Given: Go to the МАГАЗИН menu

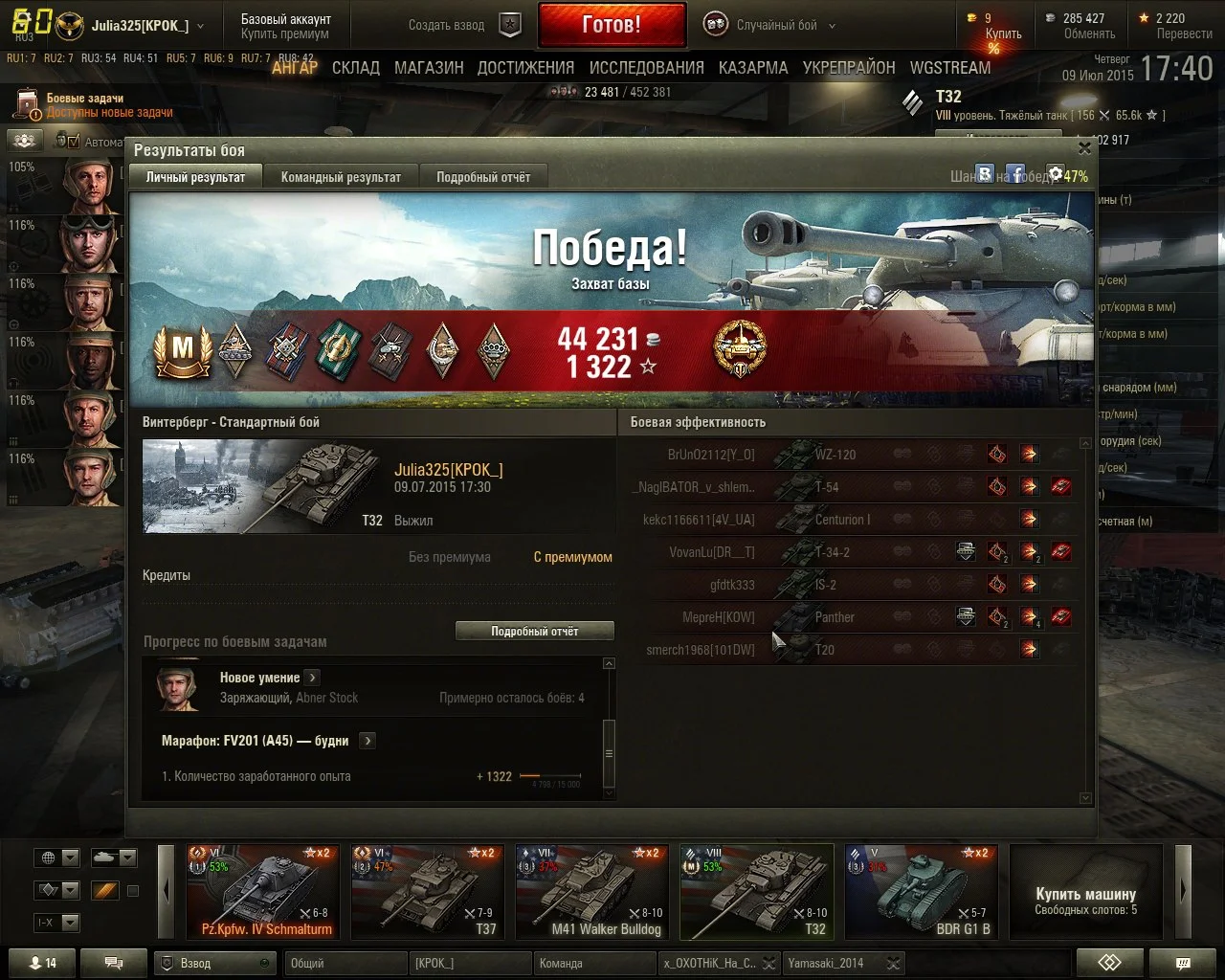Looking at the screenshot, I should [x=429, y=68].
